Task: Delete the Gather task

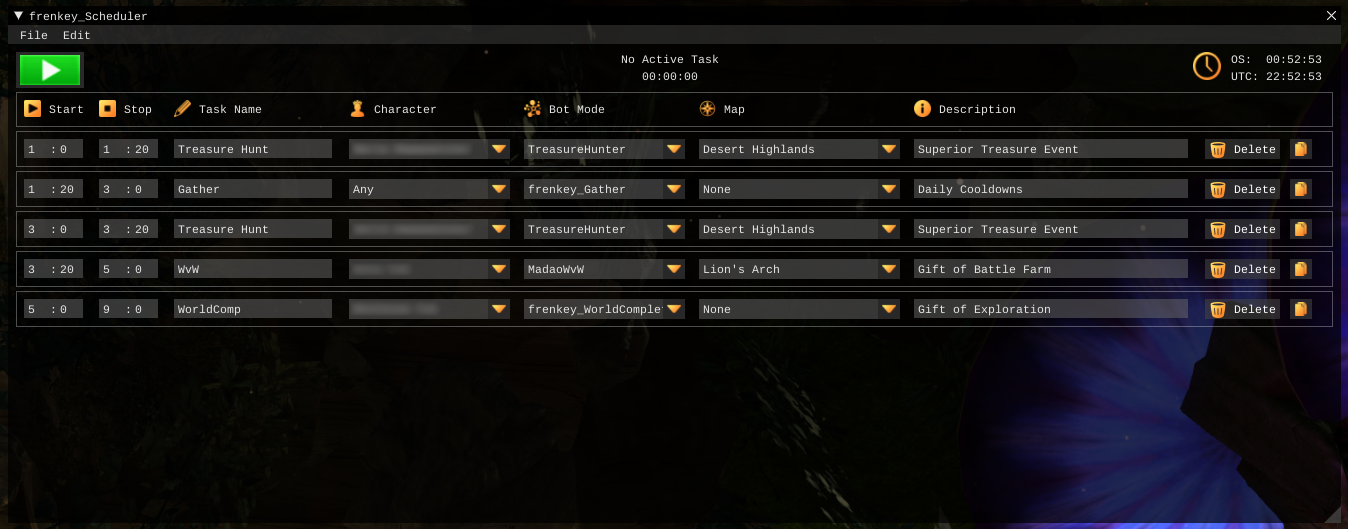Action: 1242,189
